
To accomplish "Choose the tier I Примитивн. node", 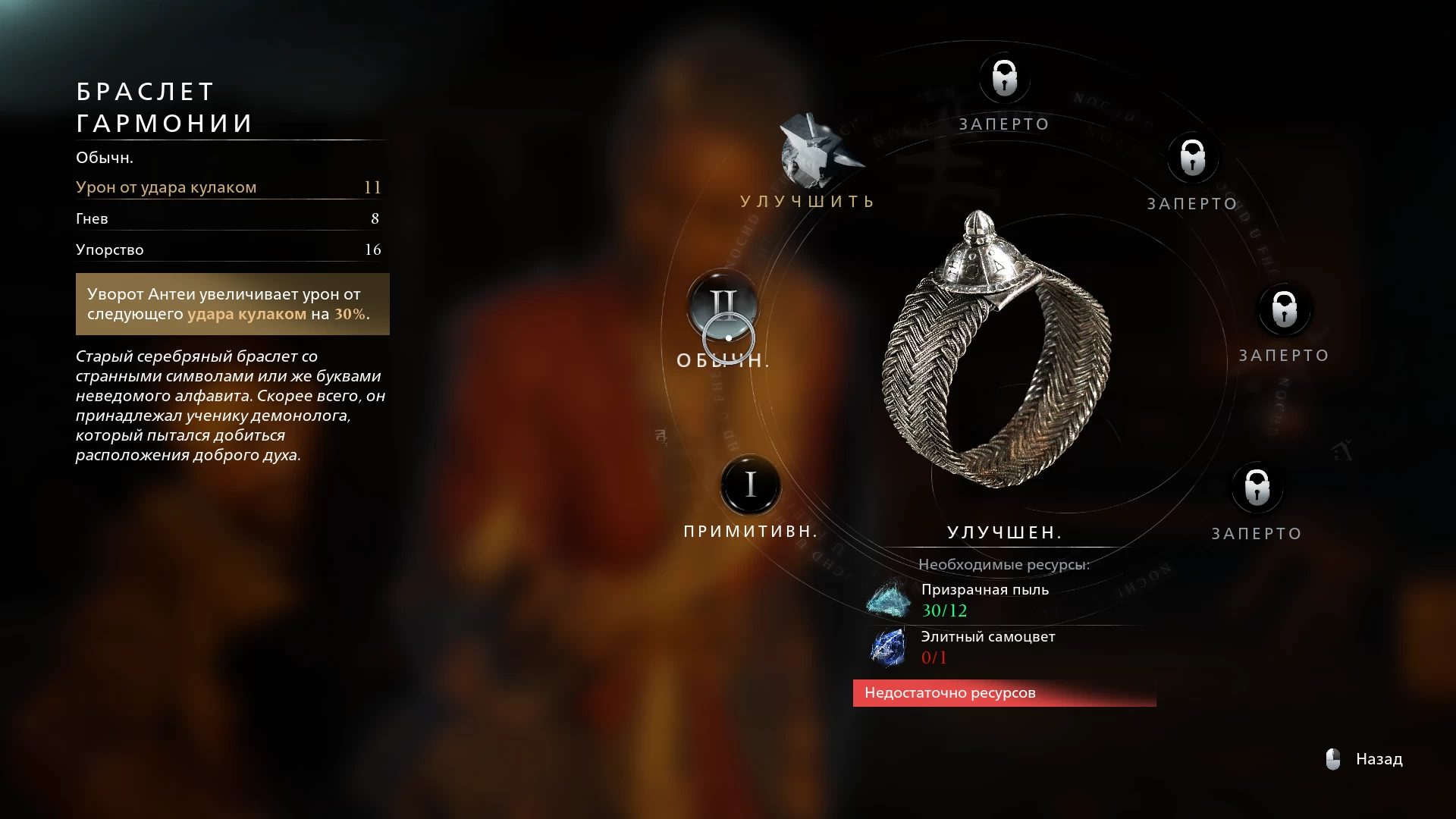I will (x=750, y=485).
